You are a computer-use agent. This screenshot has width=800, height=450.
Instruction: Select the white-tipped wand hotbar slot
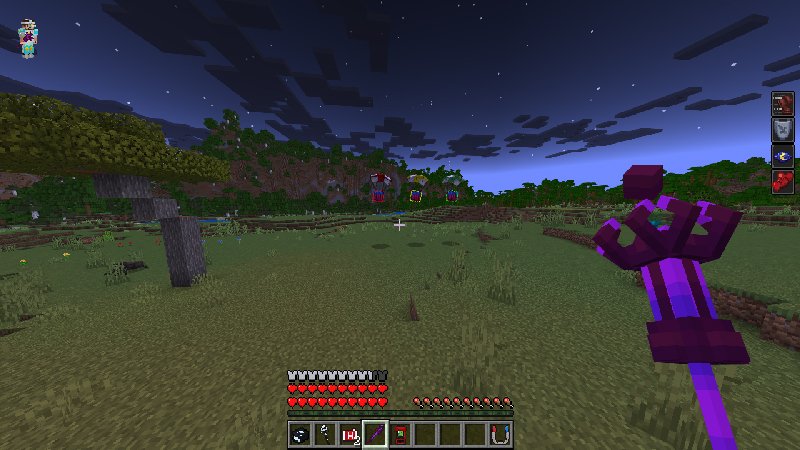tap(325, 434)
